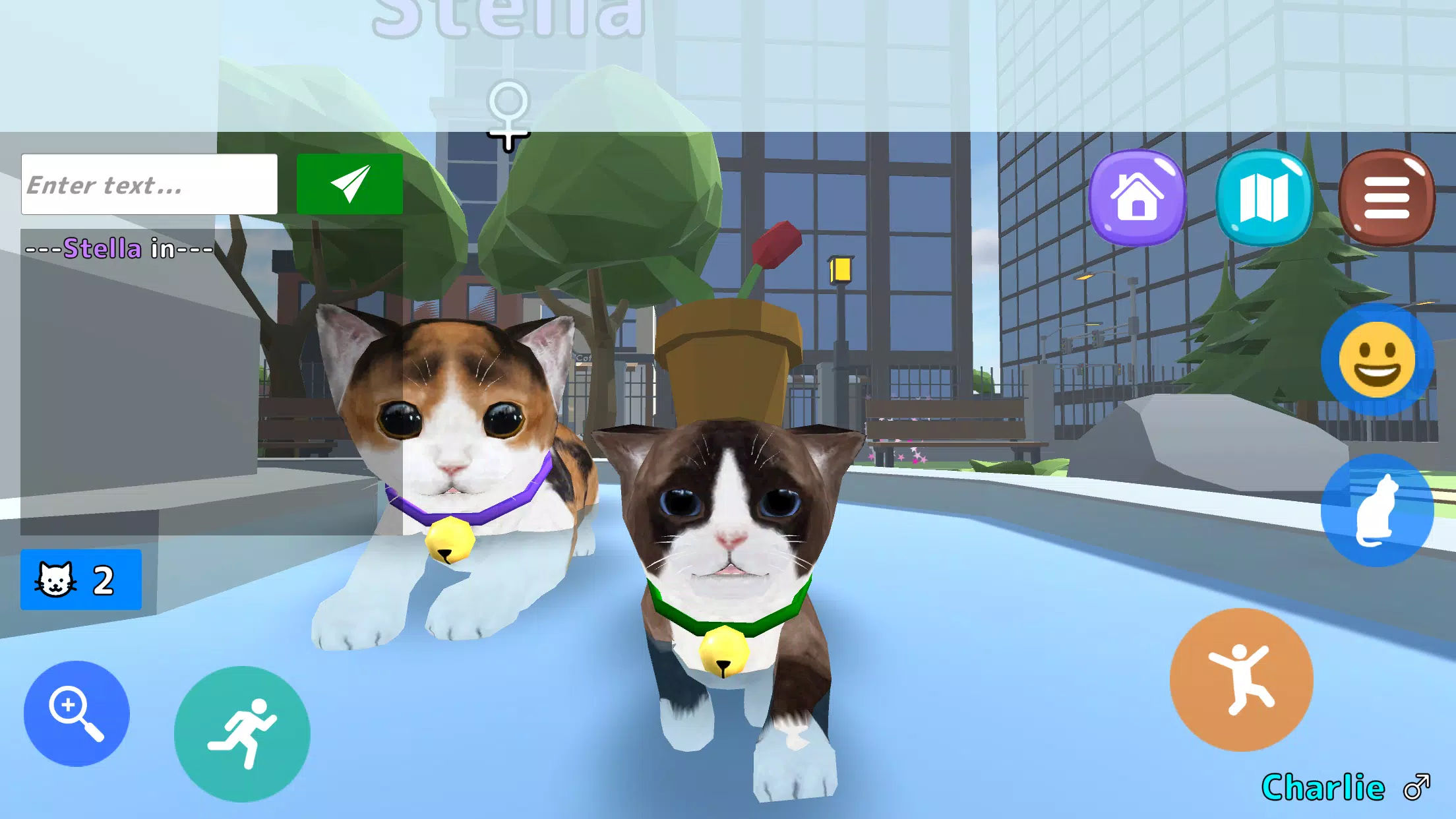Tap the cat counter showing 2
1456x819 pixels.
pyautogui.click(x=80, y=580)
